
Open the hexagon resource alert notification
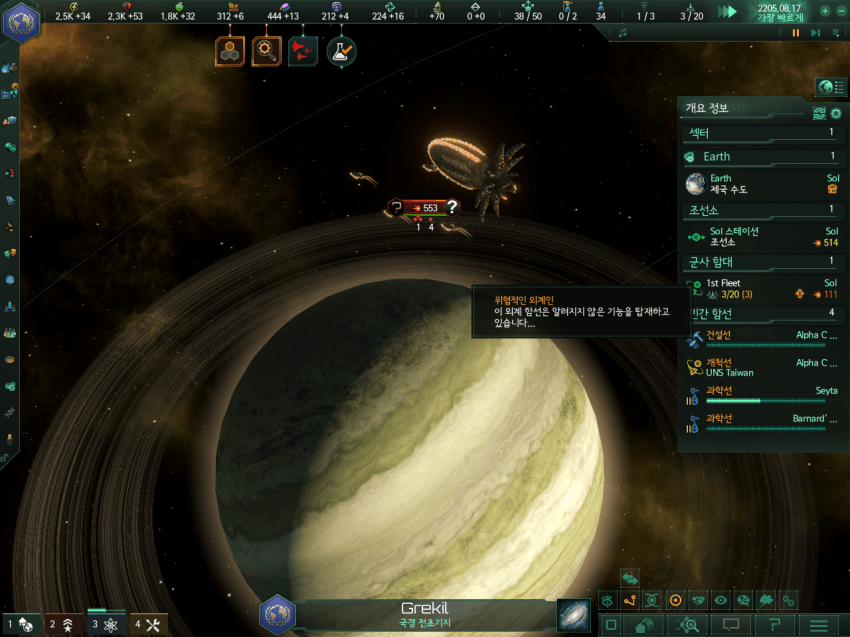230,50
